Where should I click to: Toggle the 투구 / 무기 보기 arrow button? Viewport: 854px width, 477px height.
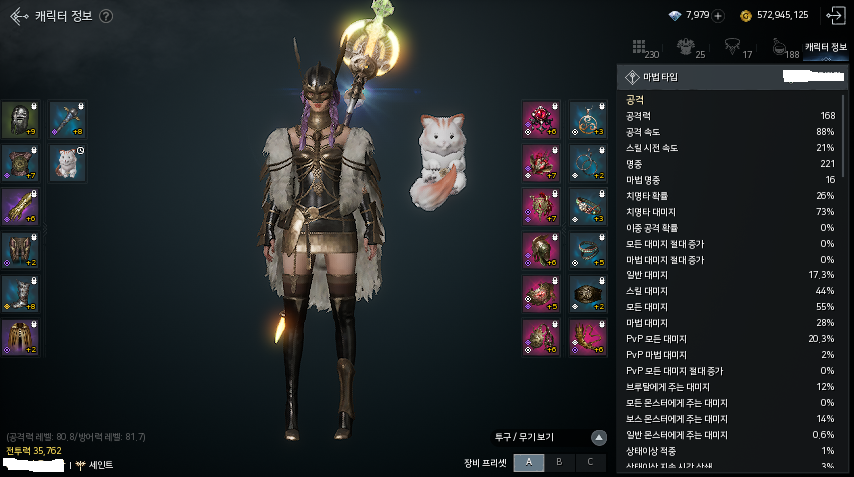point(598,437)
